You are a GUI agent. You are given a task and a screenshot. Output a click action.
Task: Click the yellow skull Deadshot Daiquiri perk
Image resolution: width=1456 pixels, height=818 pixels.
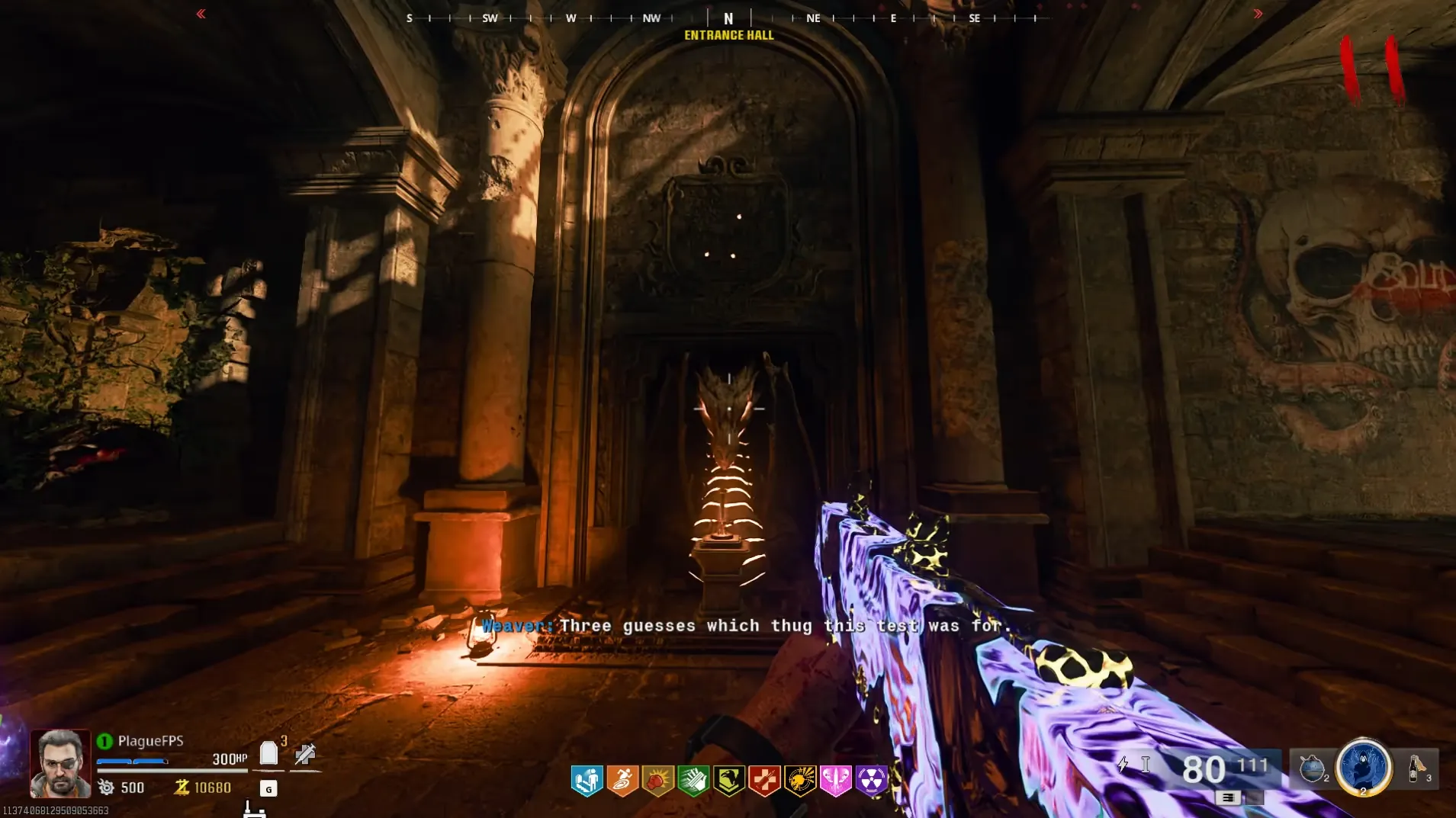800,781
